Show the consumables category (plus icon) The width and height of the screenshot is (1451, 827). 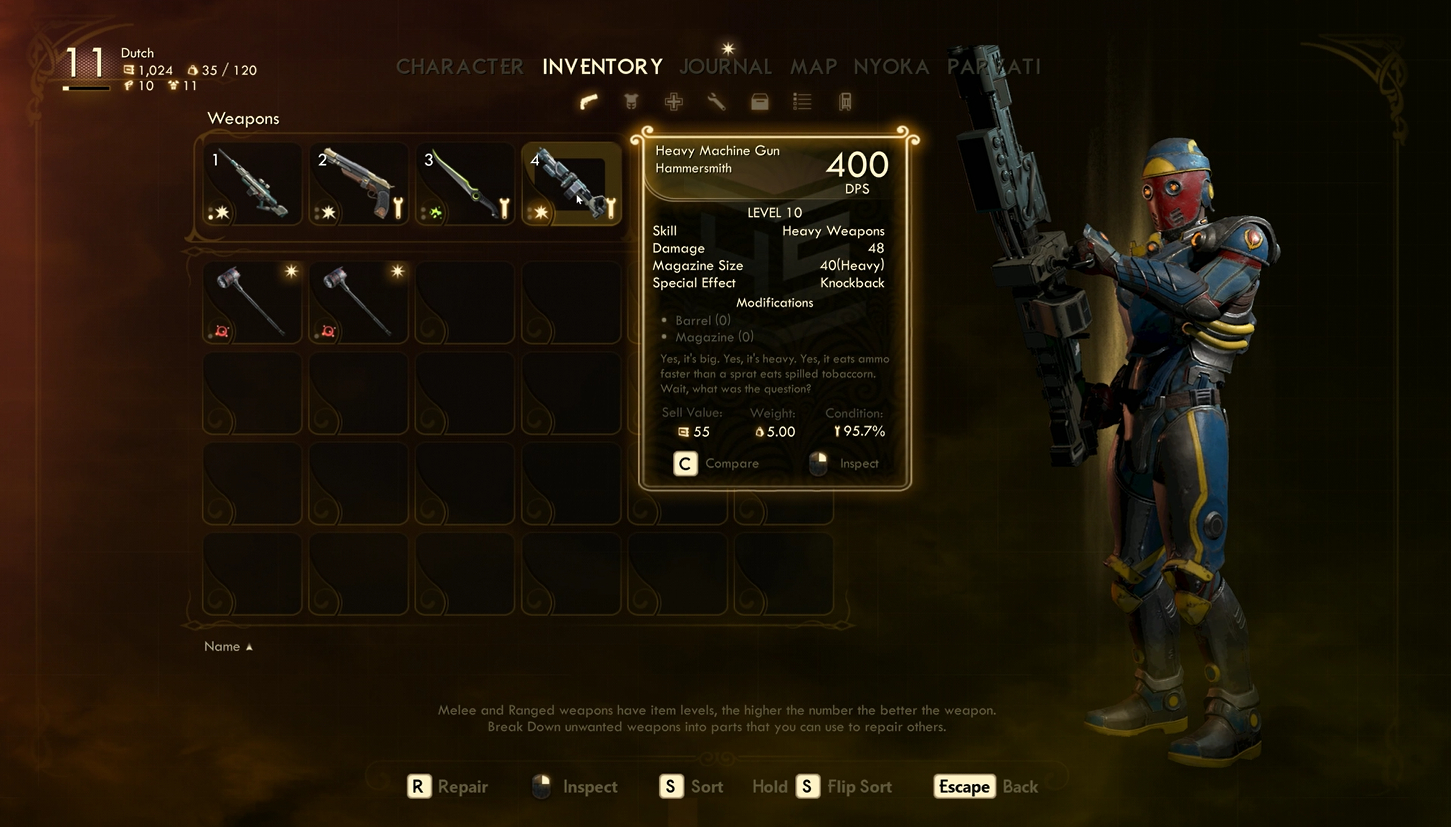[674, 101]
